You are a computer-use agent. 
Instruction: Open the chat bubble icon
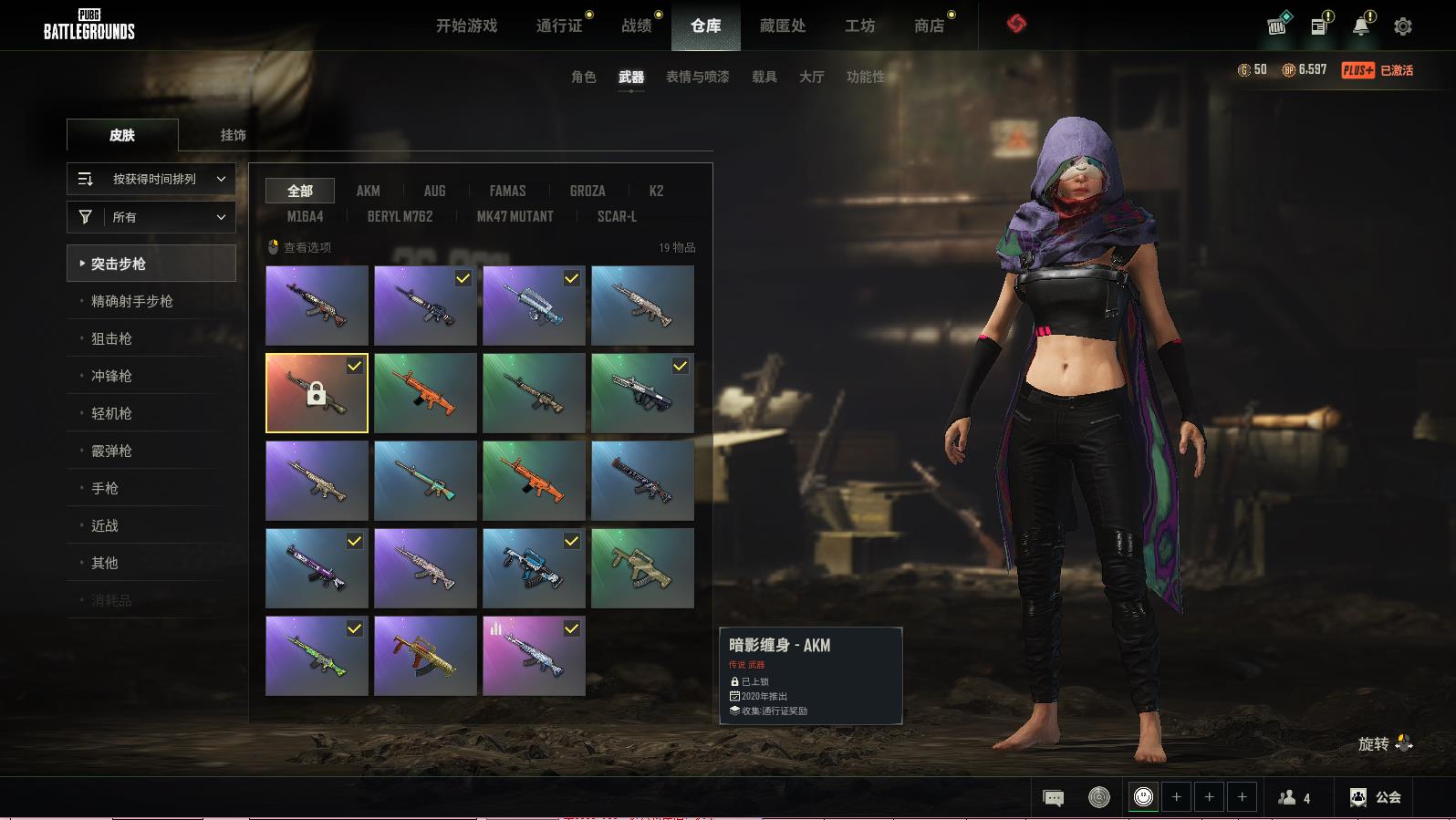pos(1053,798)
